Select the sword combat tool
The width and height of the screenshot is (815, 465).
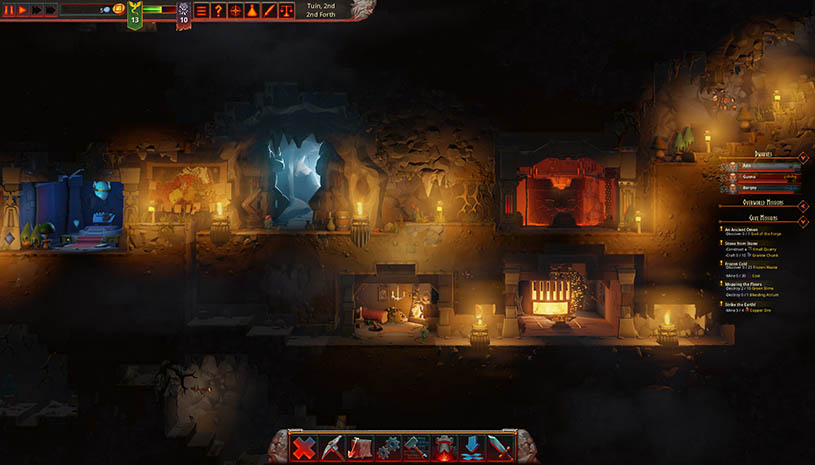pos(500,447)
